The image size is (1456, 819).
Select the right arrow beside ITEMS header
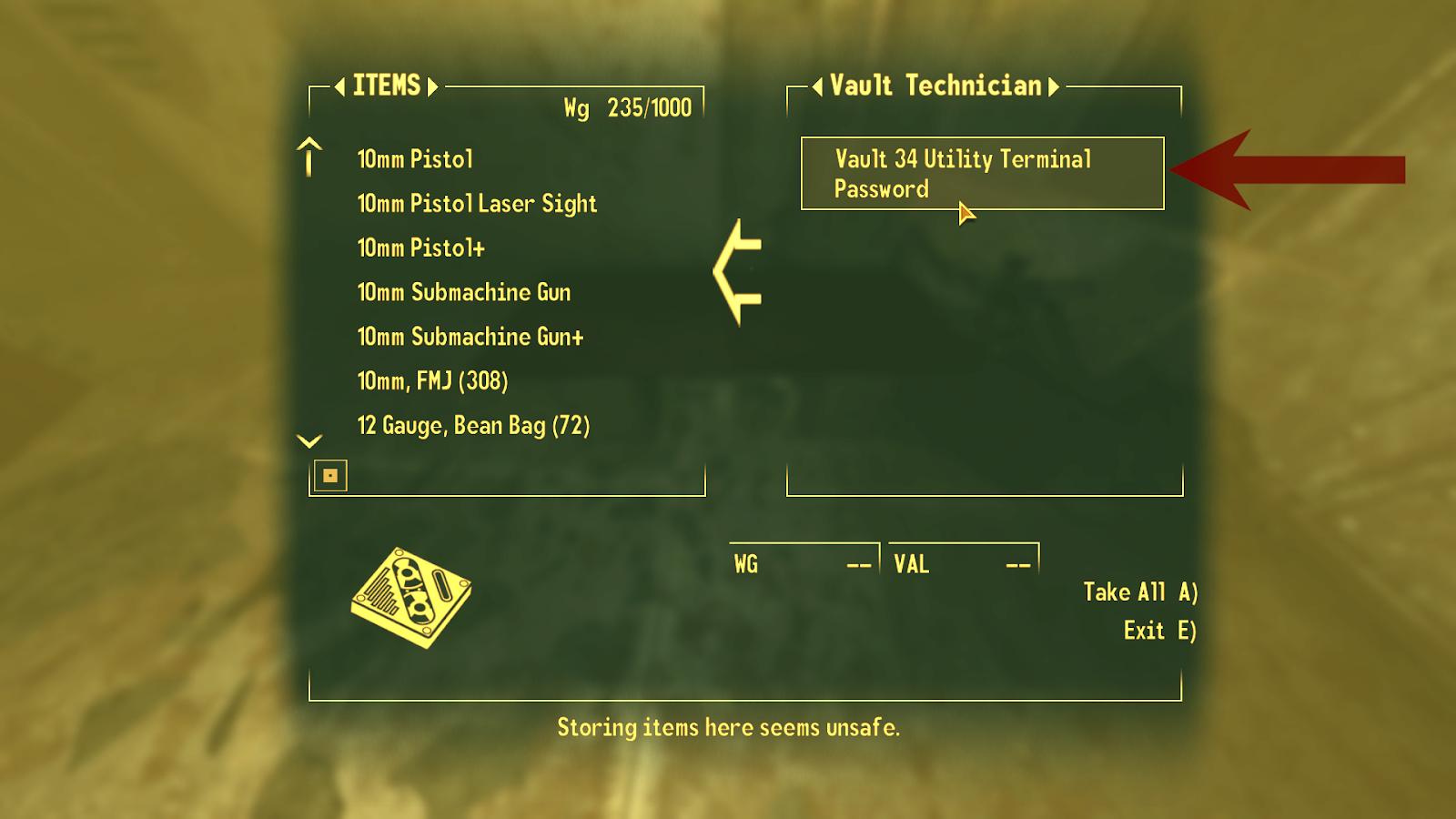point(434,86)
